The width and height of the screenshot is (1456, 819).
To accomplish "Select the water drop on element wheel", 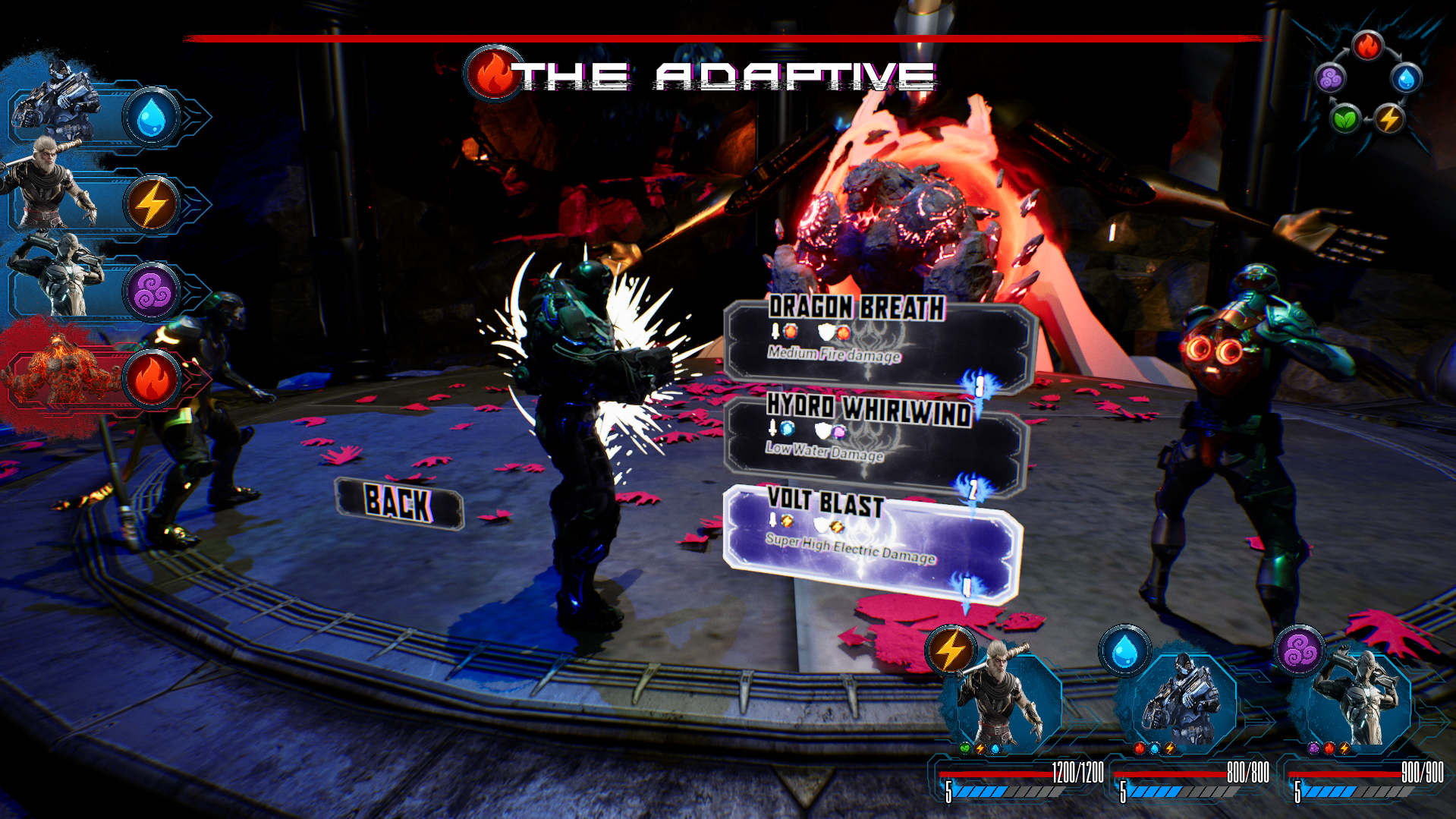I will pyautogui.click(x=1406, y=78).
